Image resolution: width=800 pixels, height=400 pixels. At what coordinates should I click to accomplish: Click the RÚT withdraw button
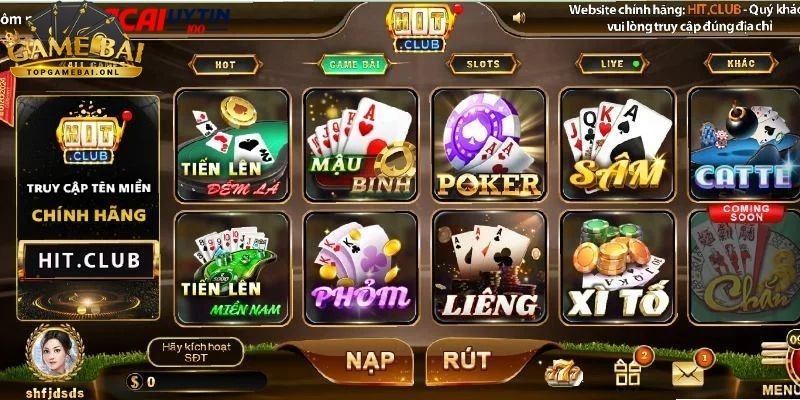click(x=468, y=361)
